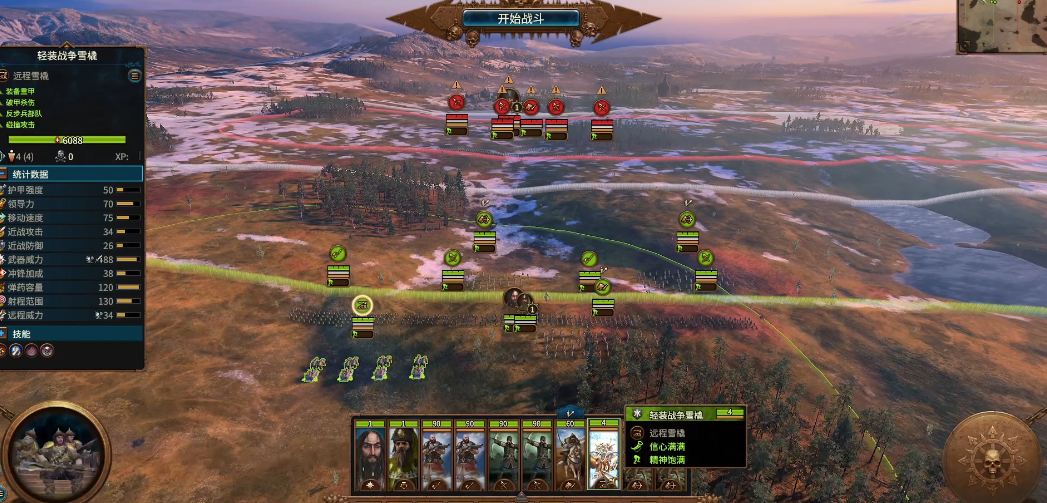
Task: Click the group tab above the unit cards
Action: (571, 410)
